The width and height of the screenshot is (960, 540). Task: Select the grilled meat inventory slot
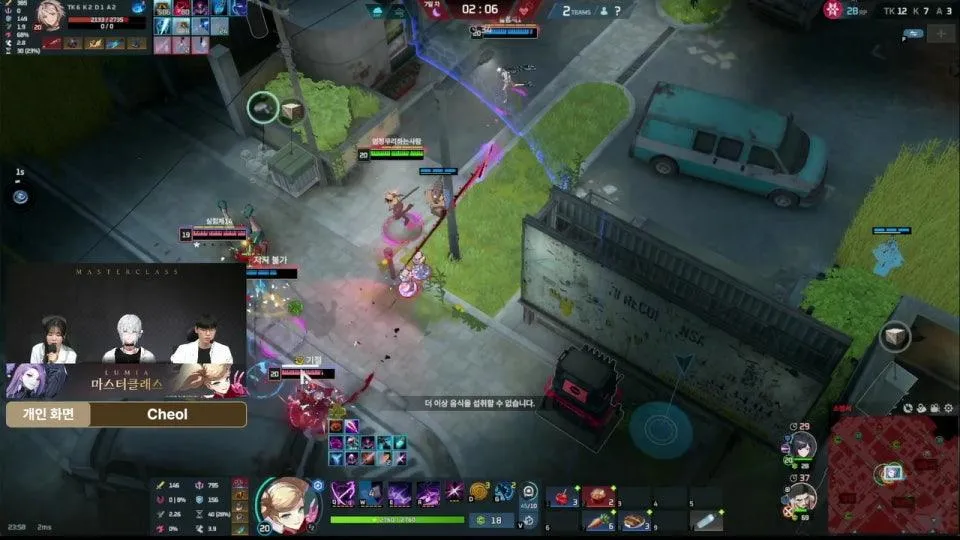coord(635,520)
